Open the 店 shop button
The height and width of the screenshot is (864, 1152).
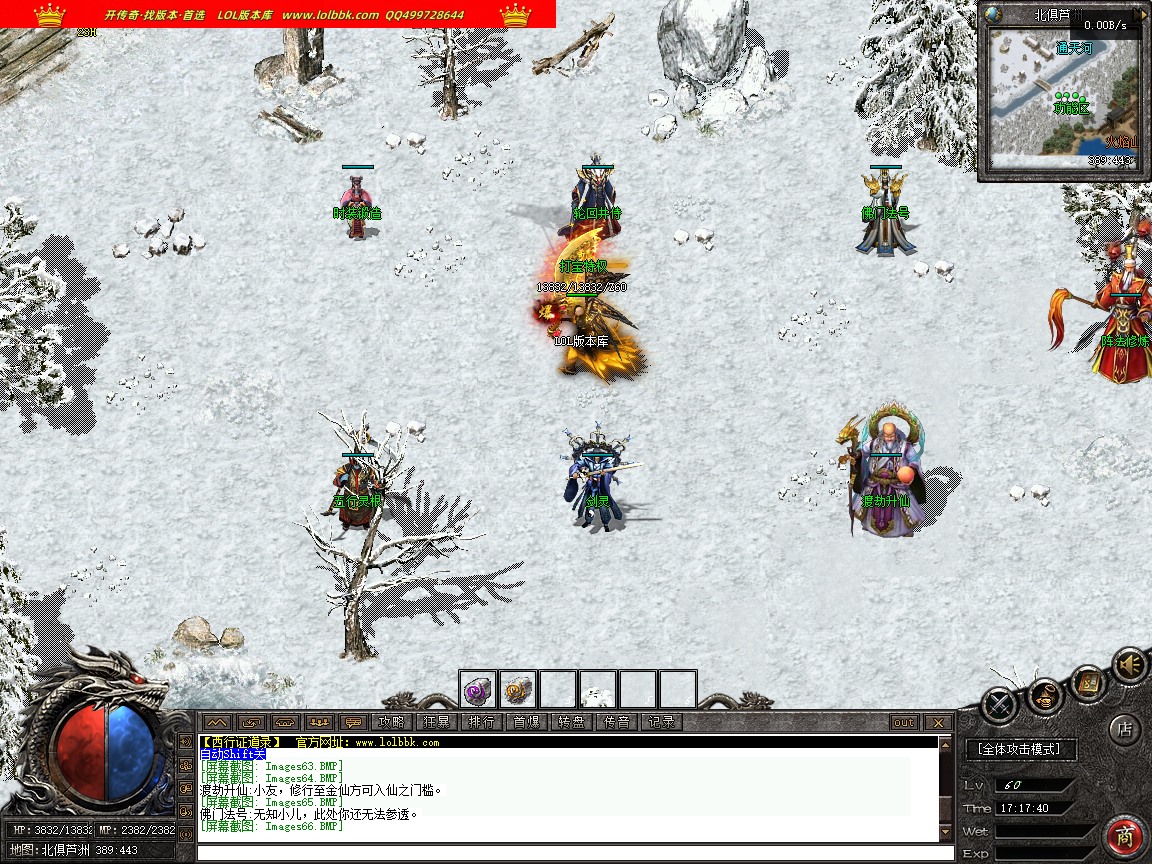coord(1125,729)
